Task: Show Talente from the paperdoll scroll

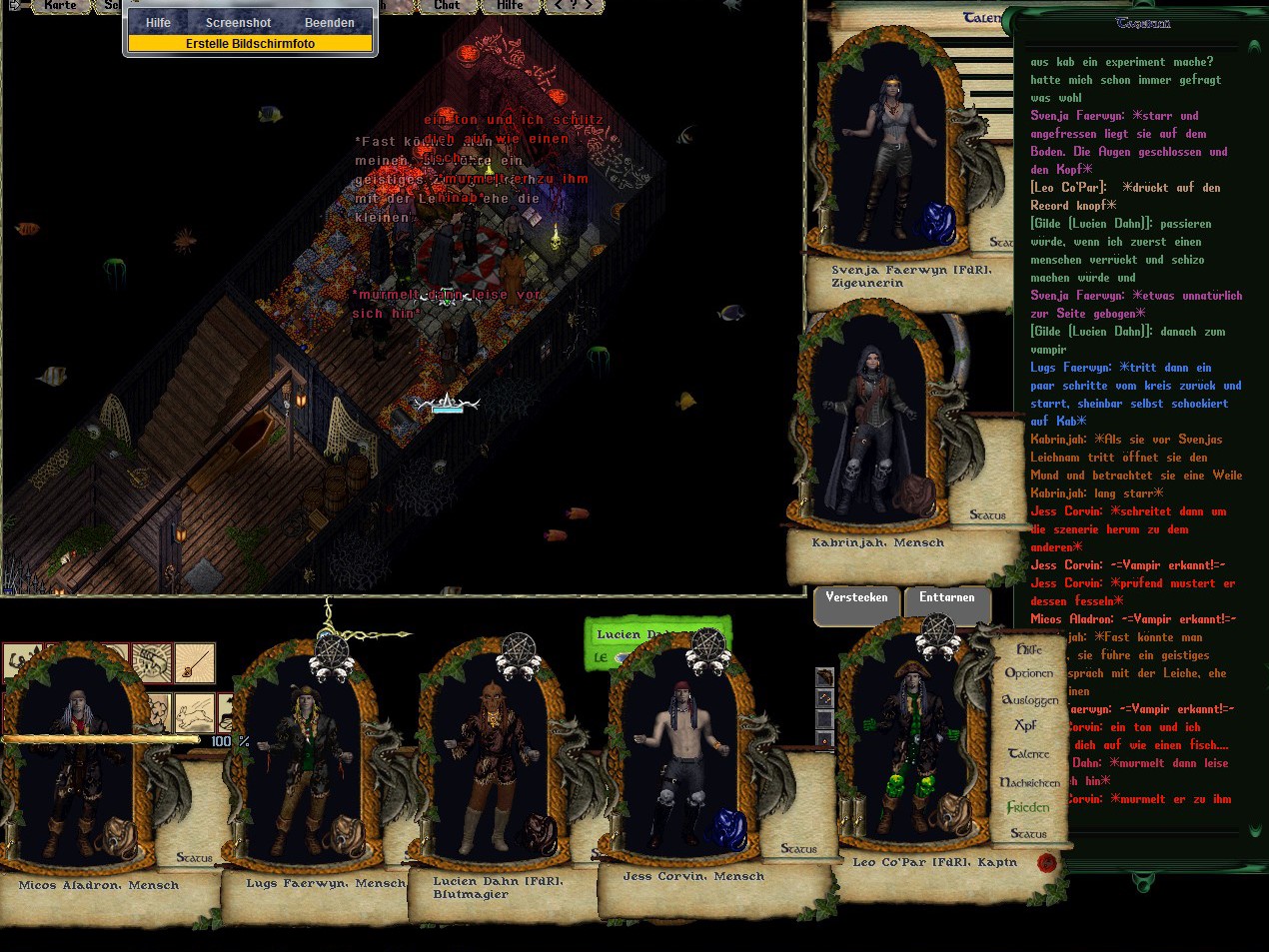Action: [x=1028, y=754]
